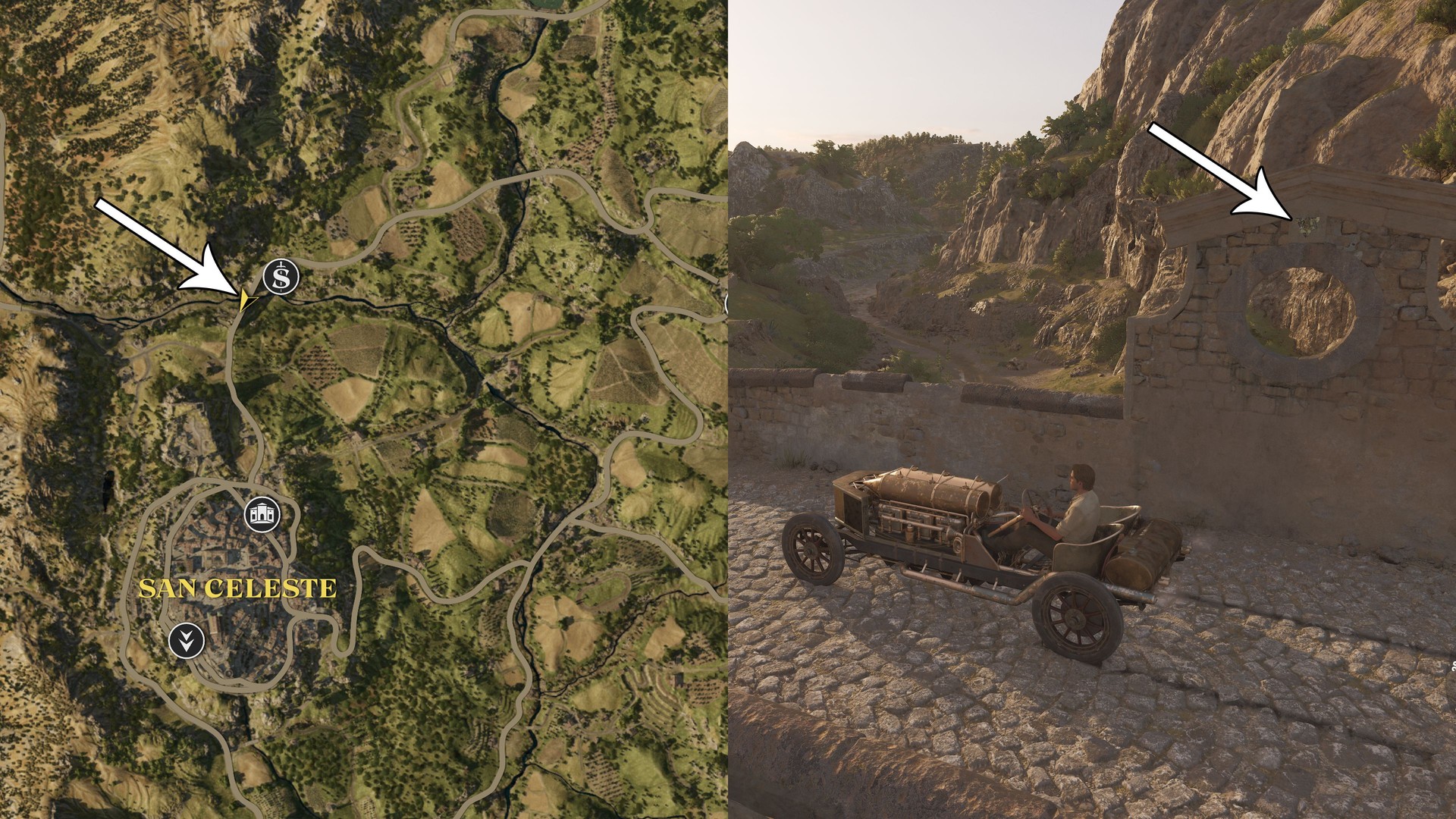Select the S-symbol marker on the map
The width and height of the screenshot is (1456, 819).
coord(281,278)
